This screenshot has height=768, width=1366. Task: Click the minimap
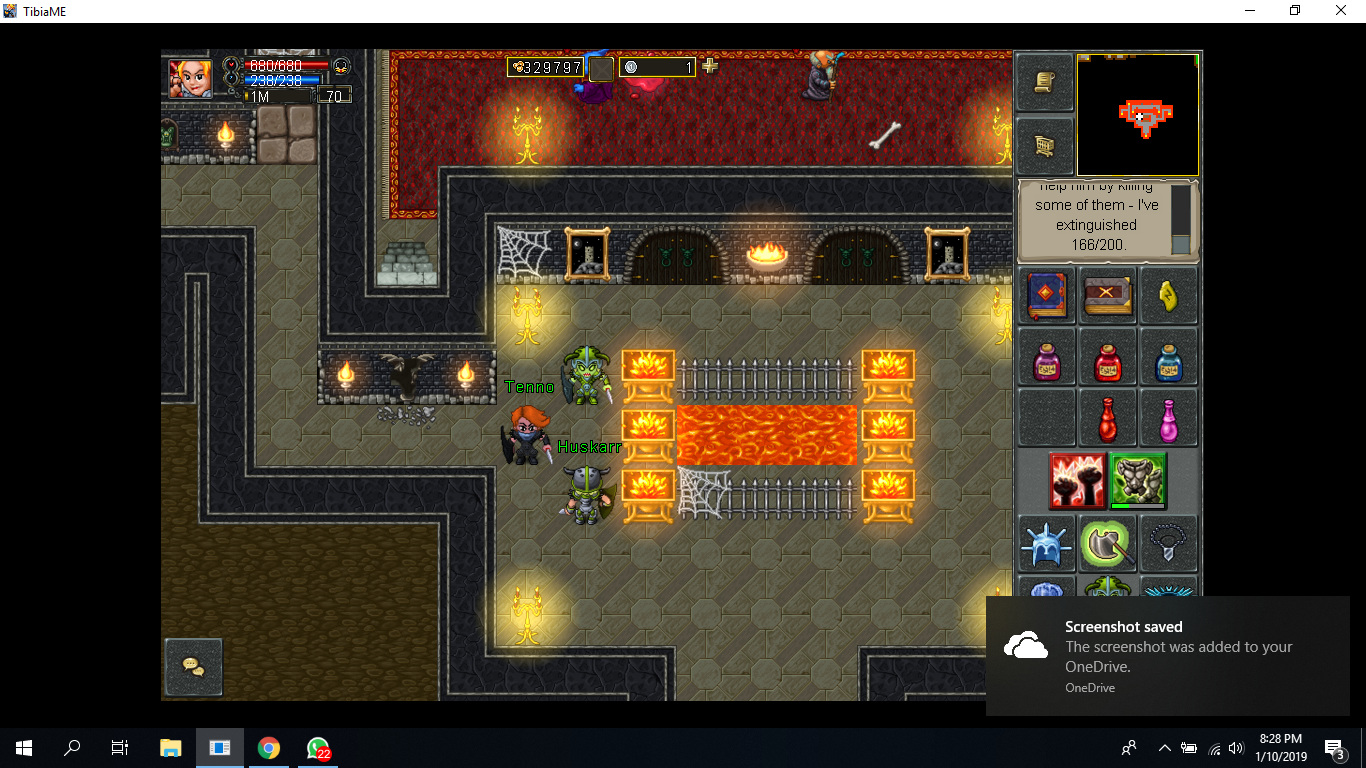tap(1138, 115)
